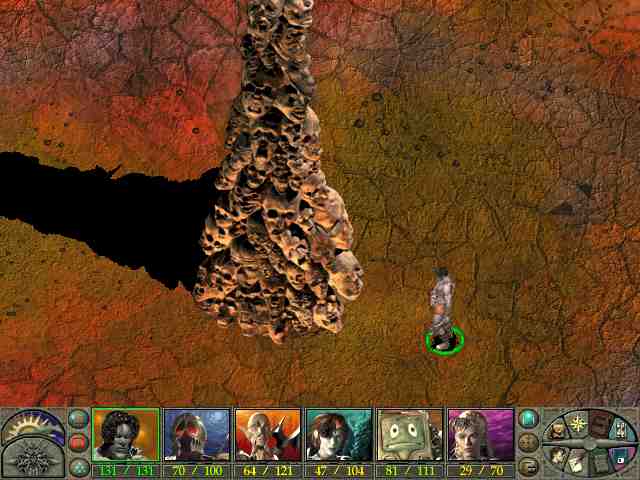The width and height of the screenshot is (640, 480).
Task: Click the red round button left of portraits
Action: [x=78, y=442]
